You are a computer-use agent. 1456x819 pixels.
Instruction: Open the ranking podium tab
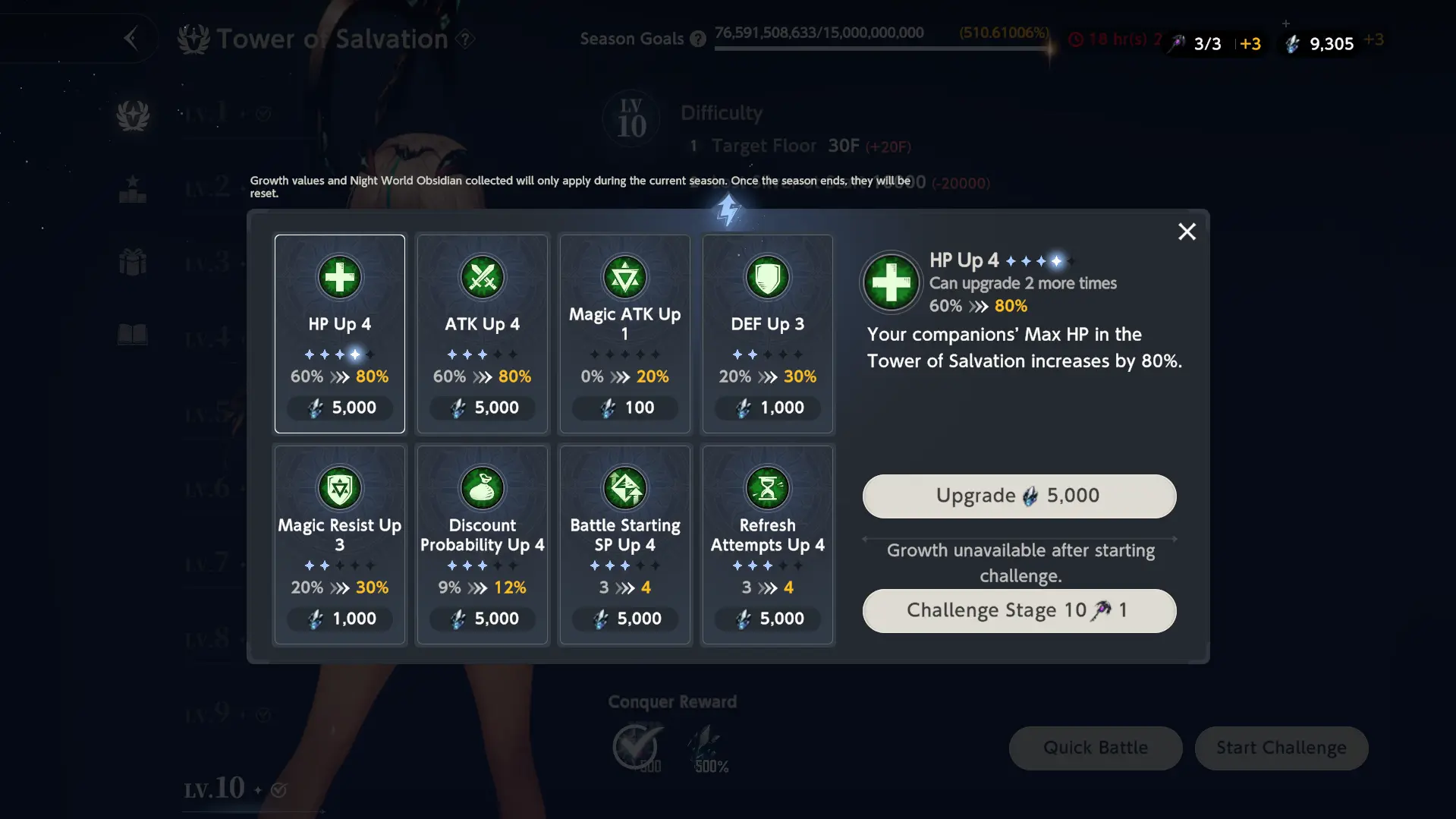[x=133, y=189]
